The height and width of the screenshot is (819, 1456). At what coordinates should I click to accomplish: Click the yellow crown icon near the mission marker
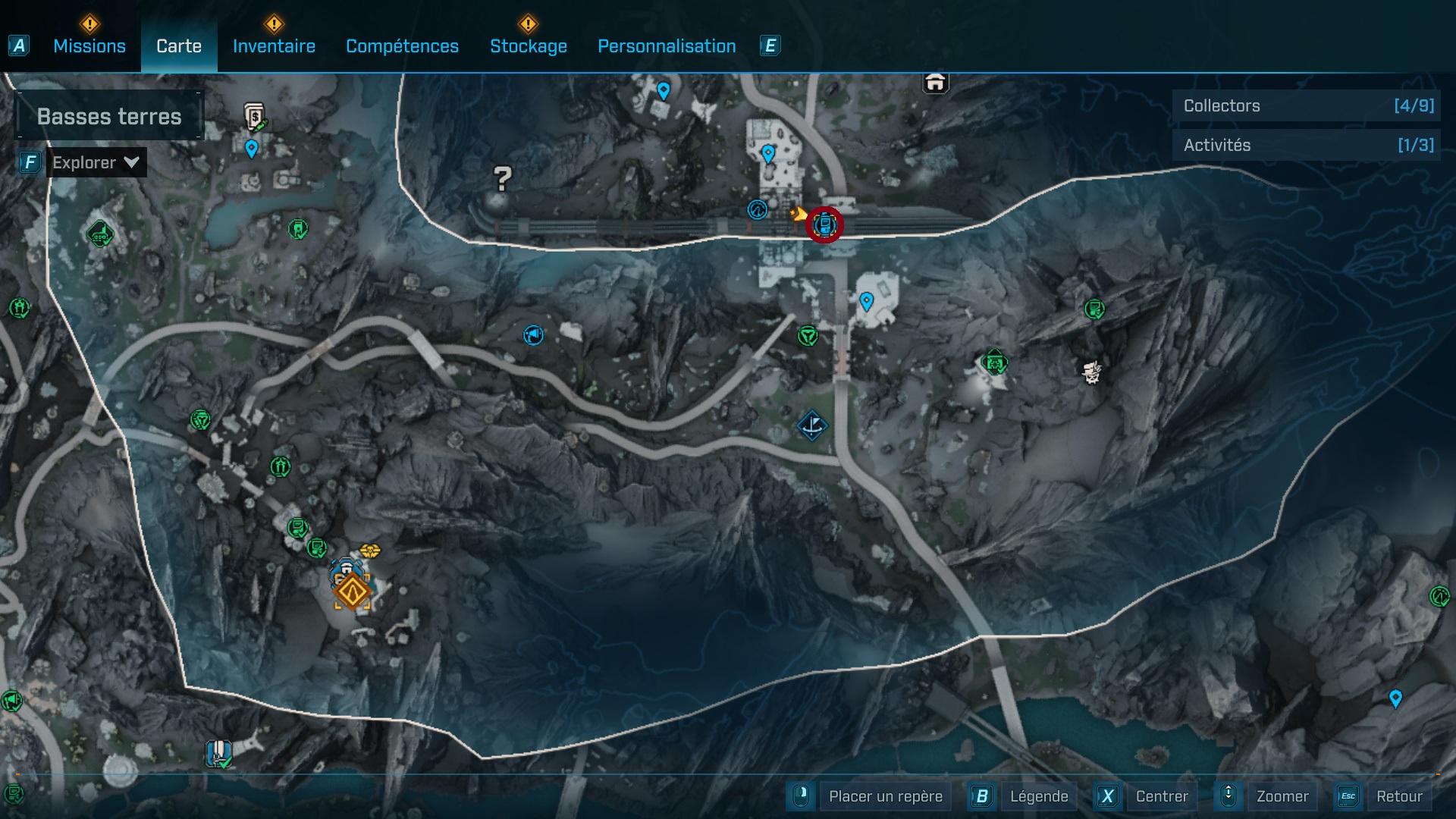(369, 551)
